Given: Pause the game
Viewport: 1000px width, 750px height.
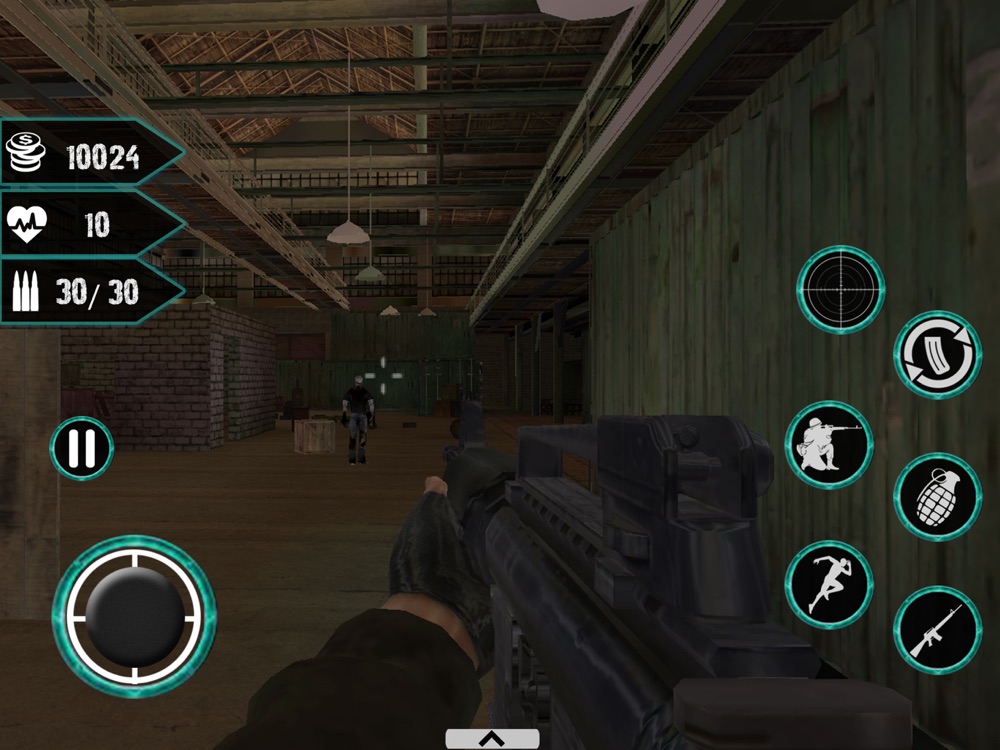Looking at the screenshot, I should (x=81, y=449).
